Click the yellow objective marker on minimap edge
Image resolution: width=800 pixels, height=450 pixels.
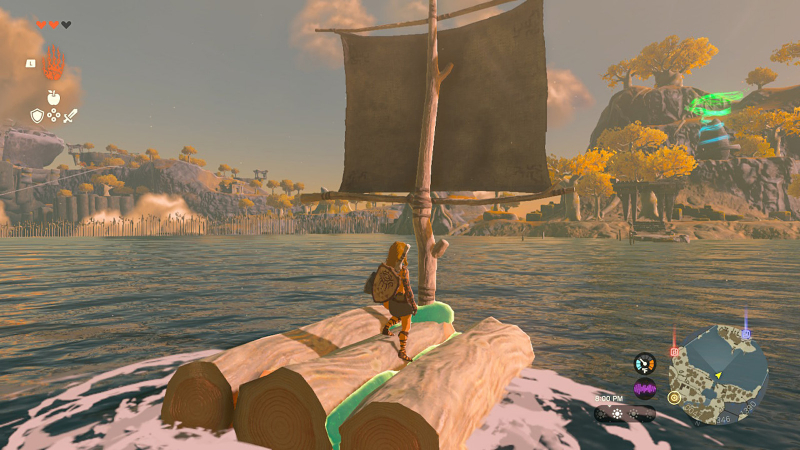point(674,397)
